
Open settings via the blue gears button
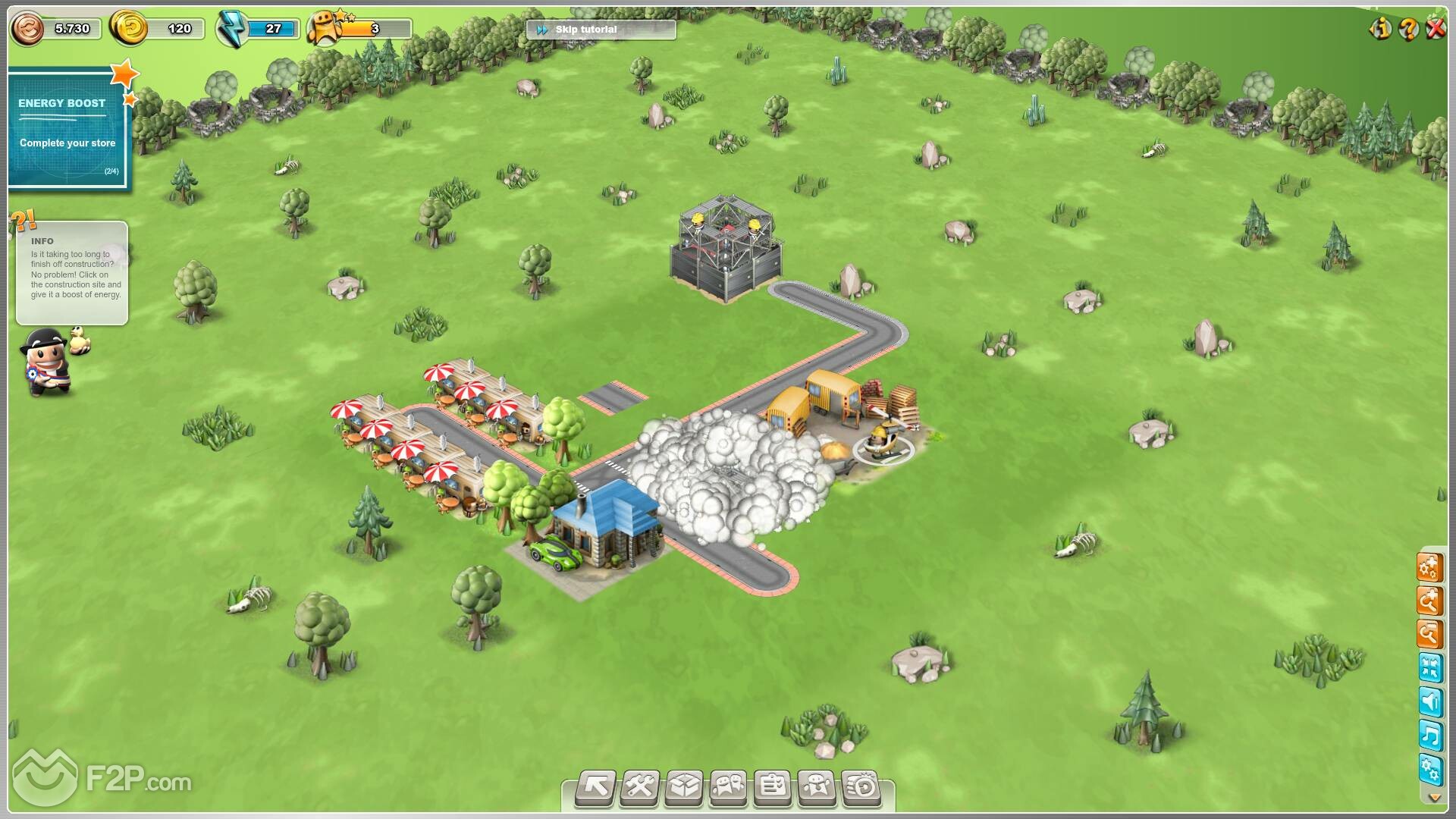pyautogui.click(x=1429, y=770)
